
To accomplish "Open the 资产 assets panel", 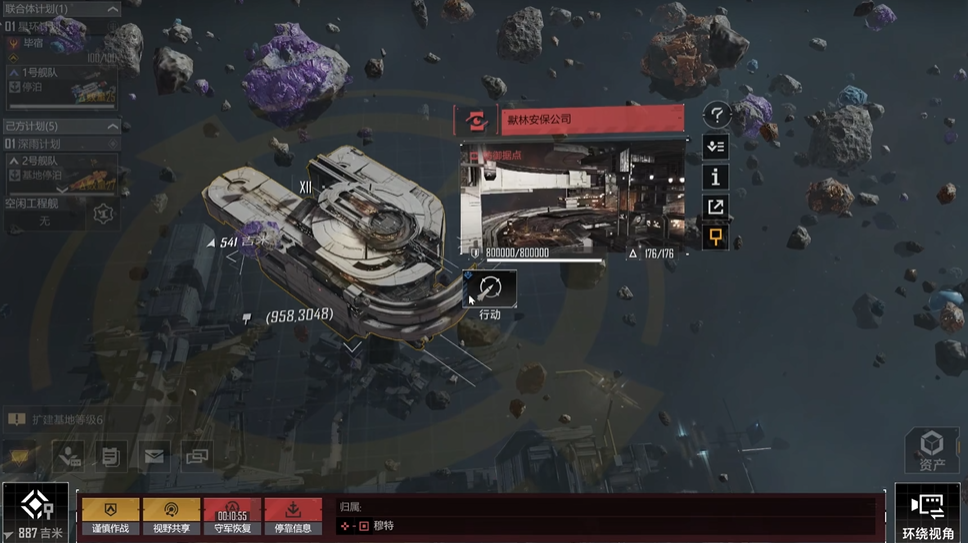I will pyautogui.click(x=932, y=450).
